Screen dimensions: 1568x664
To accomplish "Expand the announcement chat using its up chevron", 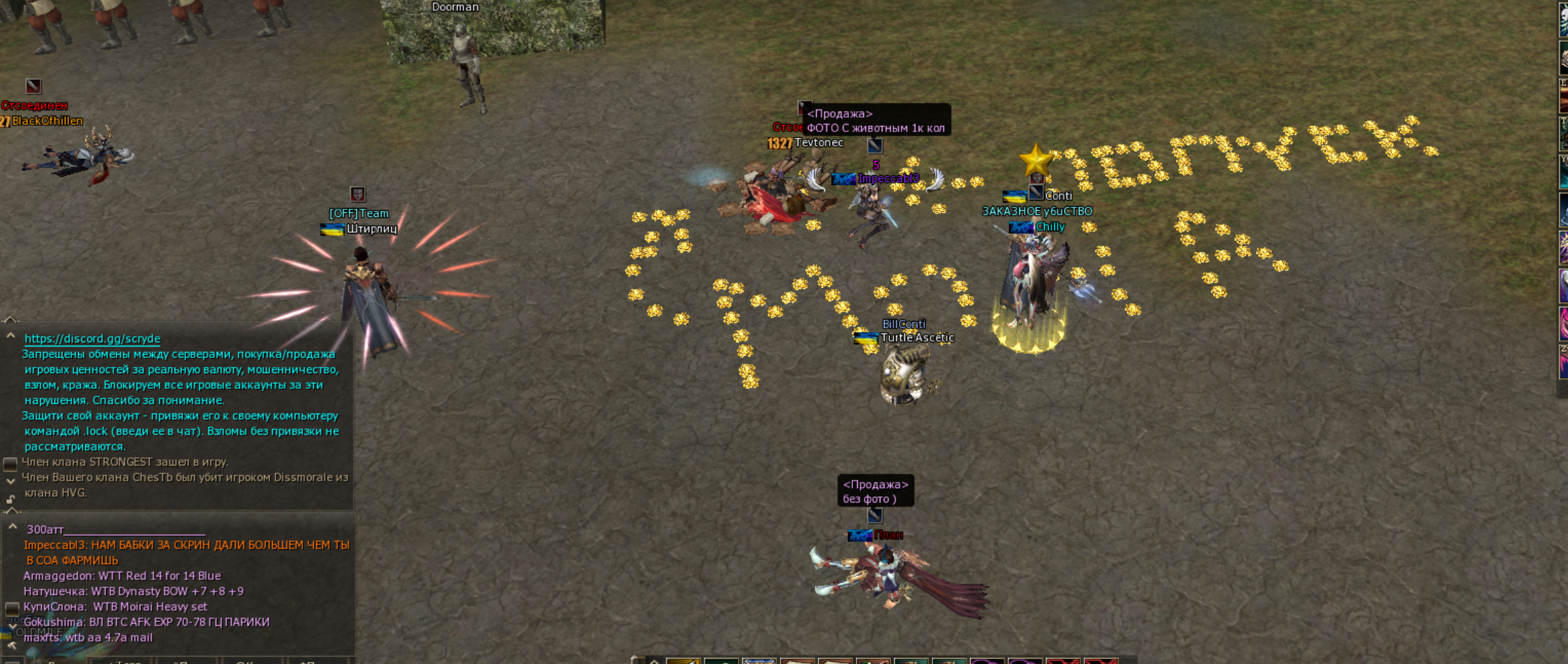I will tap(10, 336).
